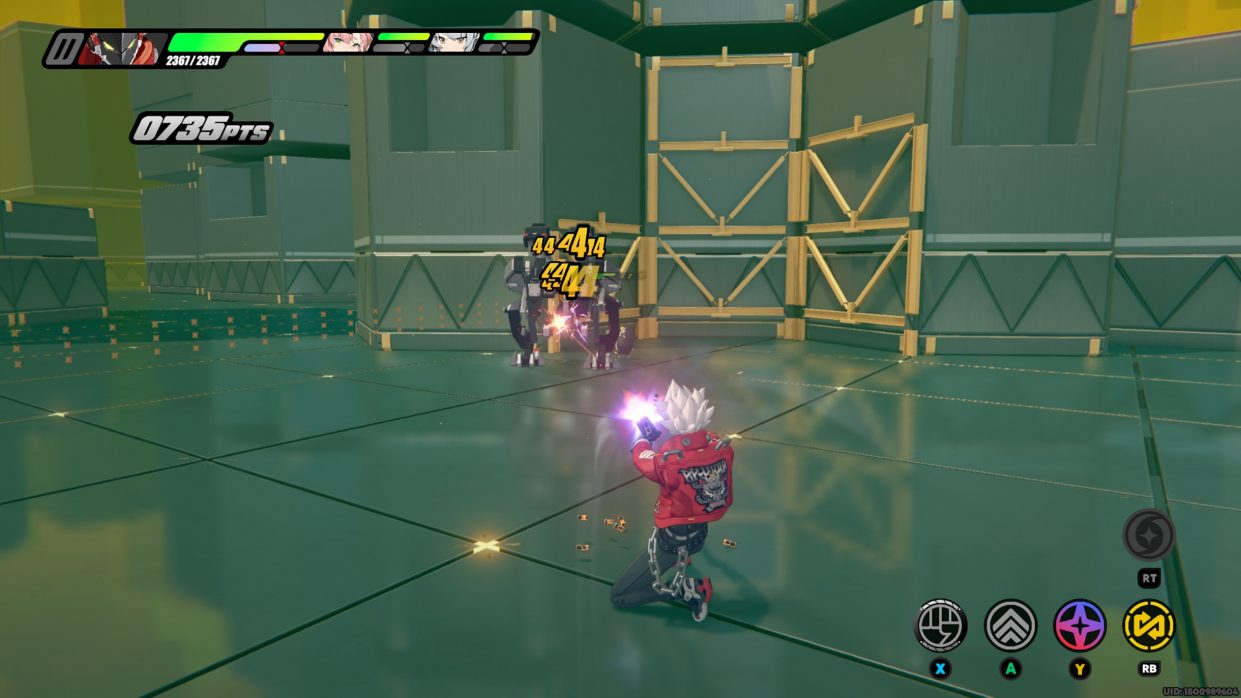Viewport: 1241px width, 698px height.
Task: Activate the greyed-out crescent ultimate icon
Action: [x=1148, y=535]
